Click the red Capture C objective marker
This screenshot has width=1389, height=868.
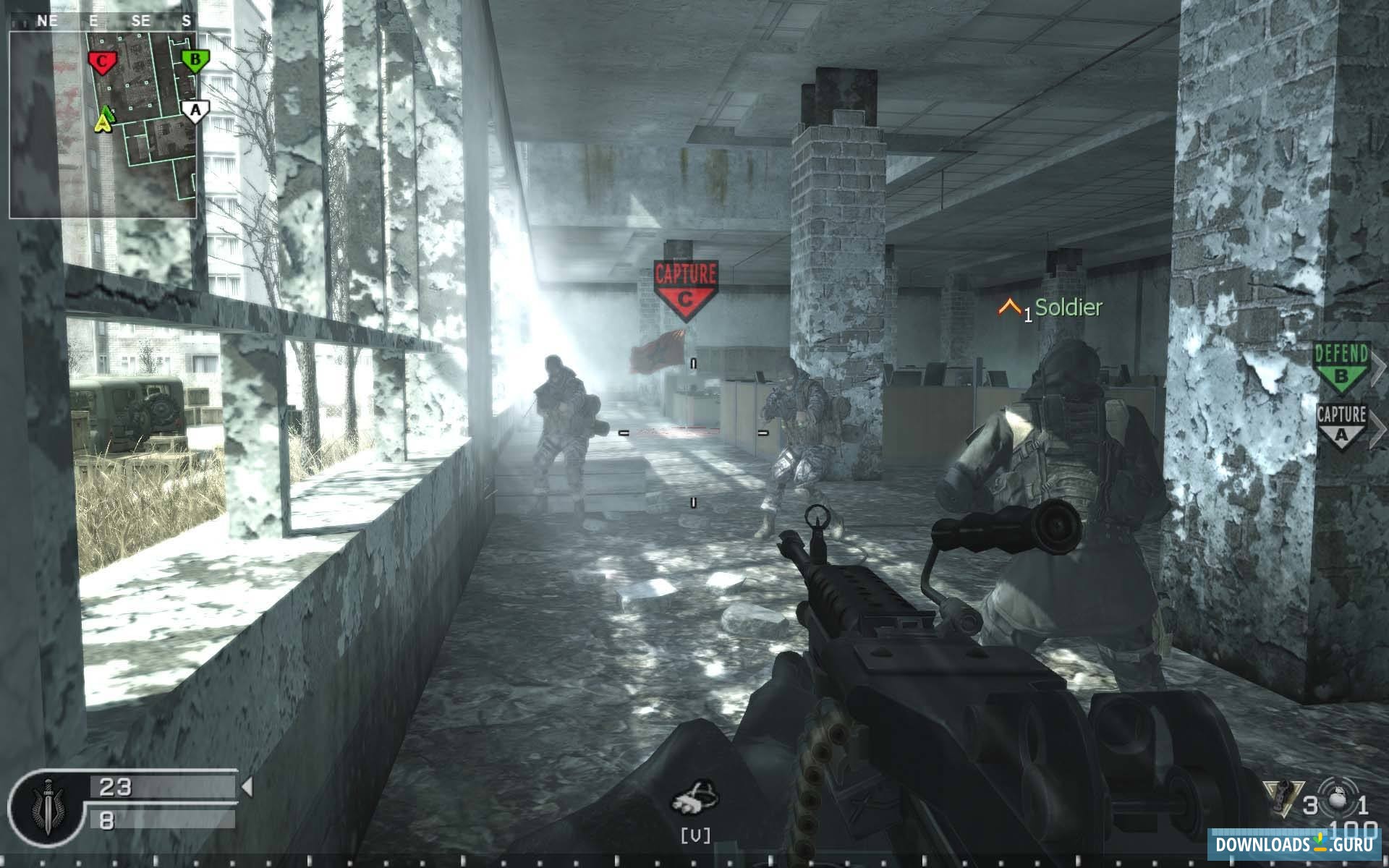(684, 289)
